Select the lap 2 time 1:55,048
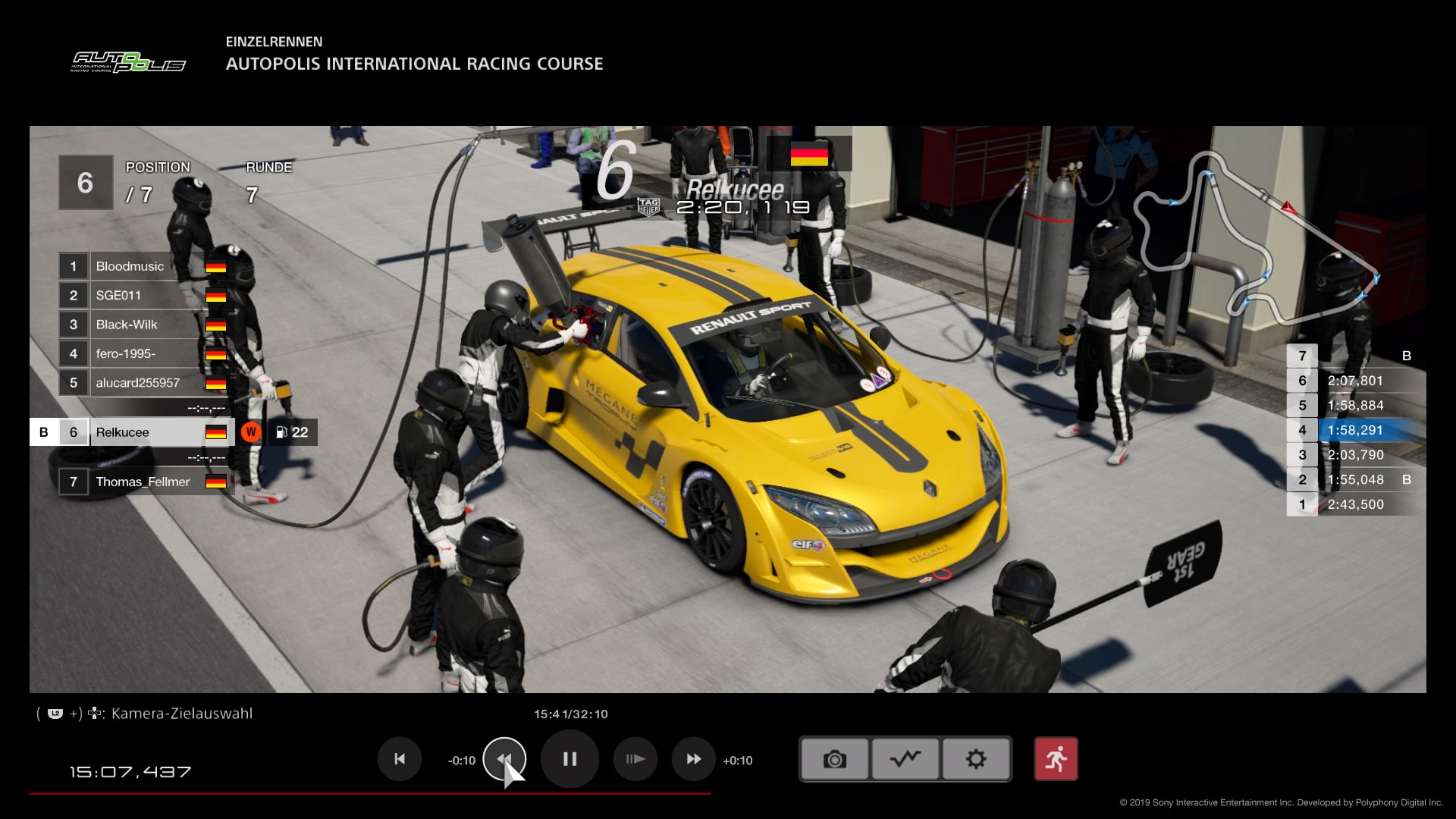 [x=1355, y=479]
